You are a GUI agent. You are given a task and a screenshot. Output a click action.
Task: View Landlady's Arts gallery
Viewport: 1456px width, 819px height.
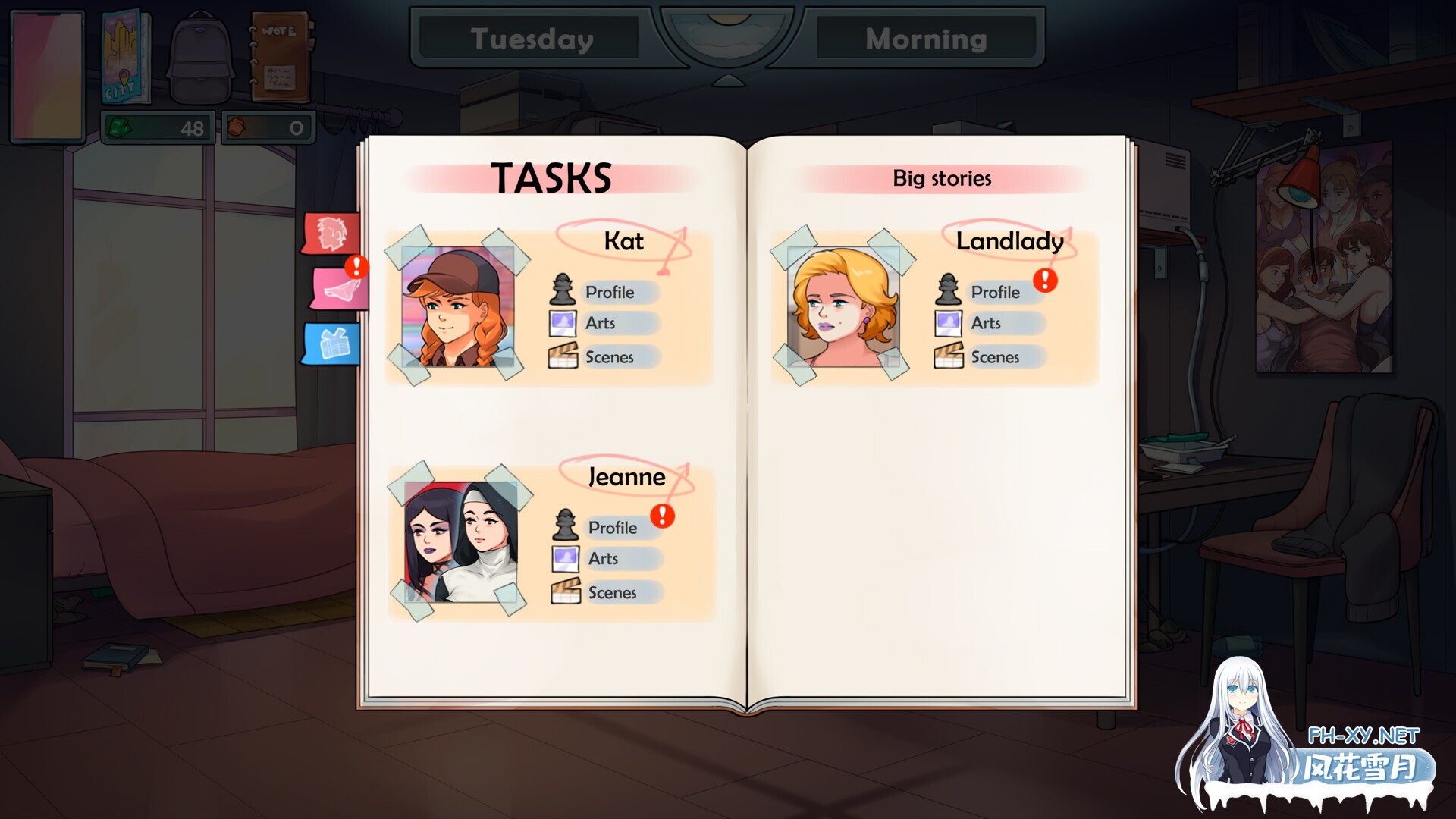tap(986, 323)
